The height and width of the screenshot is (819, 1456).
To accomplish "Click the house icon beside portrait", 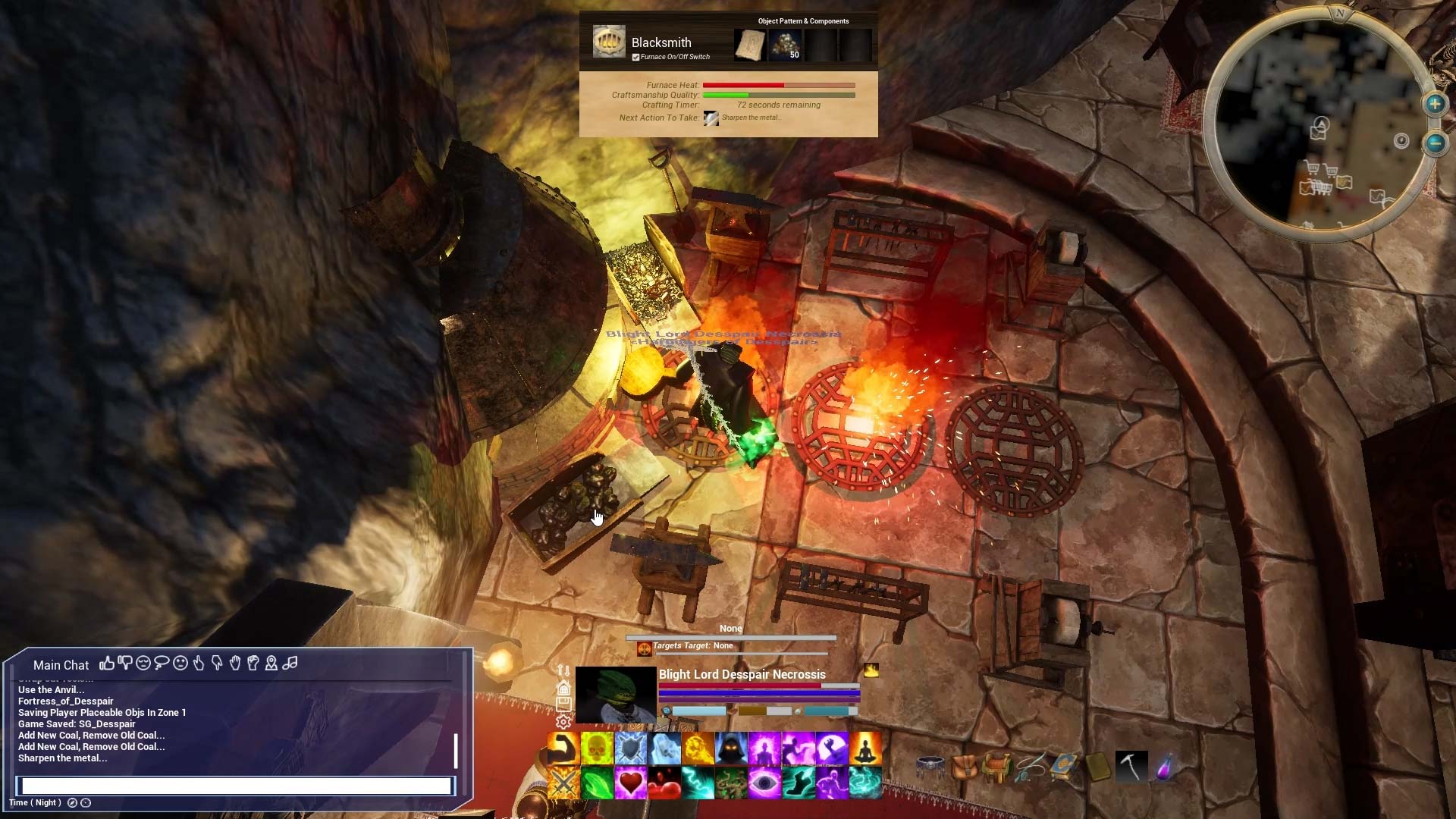I will coord(563,688).
